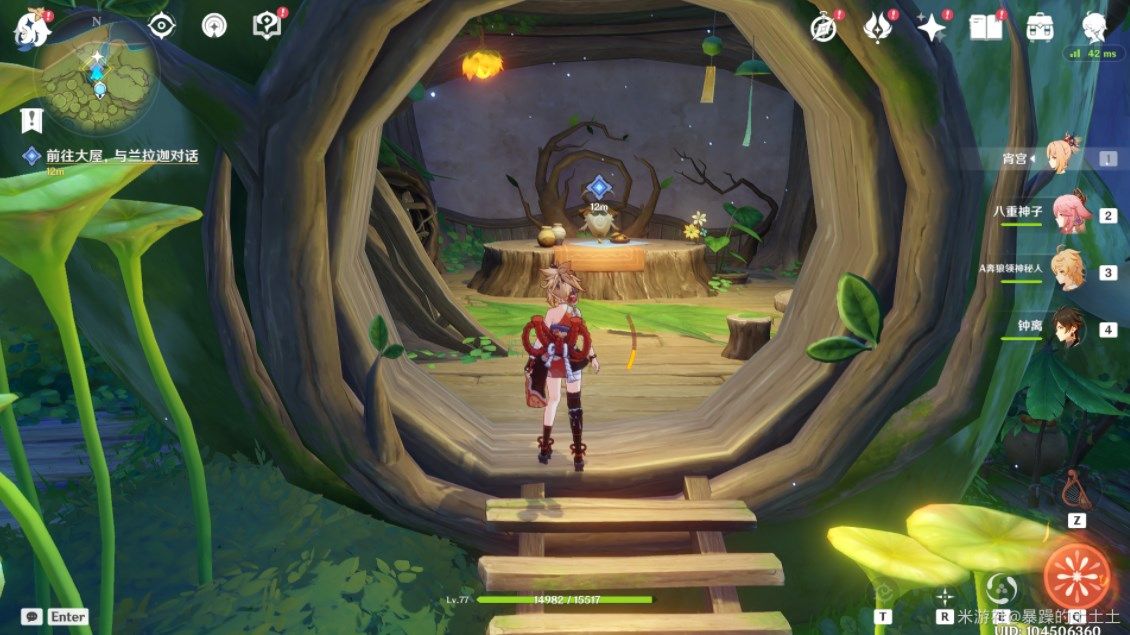Image resolution: width=1130 pixels, height=635 pixels.
Task: Activate the orange firework elemental burst
Action: [x=1077, y=577]
